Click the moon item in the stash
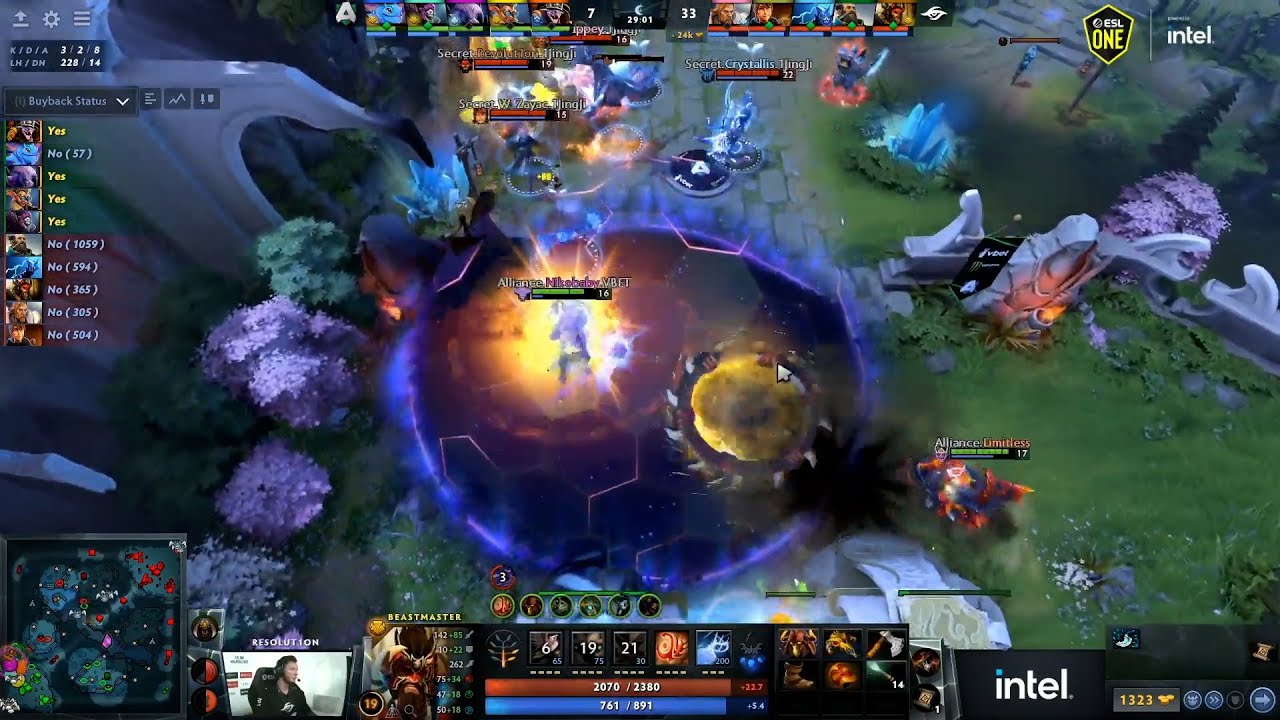Viewport: 1280px width, 720px height. (x=1126, y=640)
